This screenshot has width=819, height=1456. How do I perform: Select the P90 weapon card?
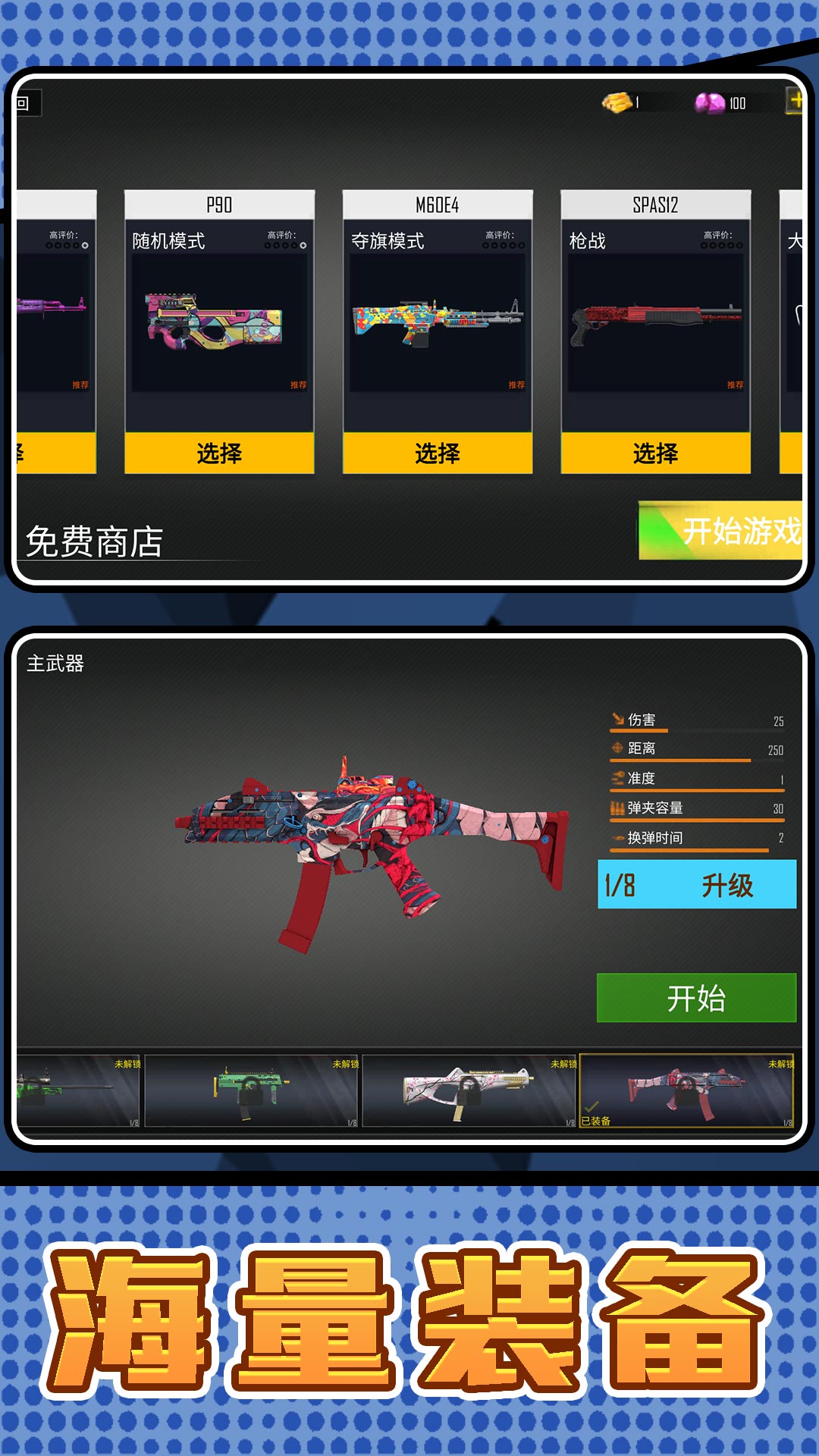point(219,453)
